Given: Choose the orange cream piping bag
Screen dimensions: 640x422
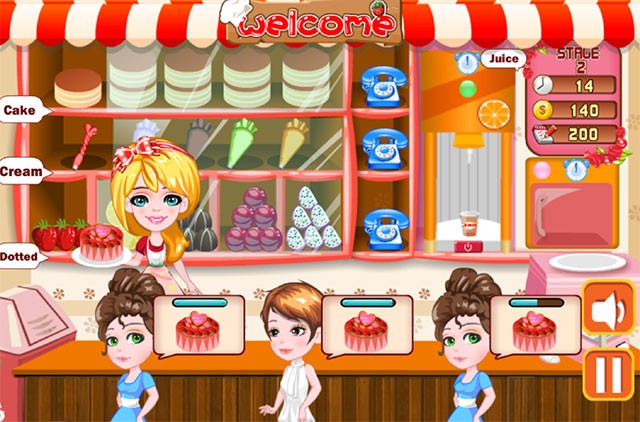Looking at the screenshot, I should click(294, 142).
